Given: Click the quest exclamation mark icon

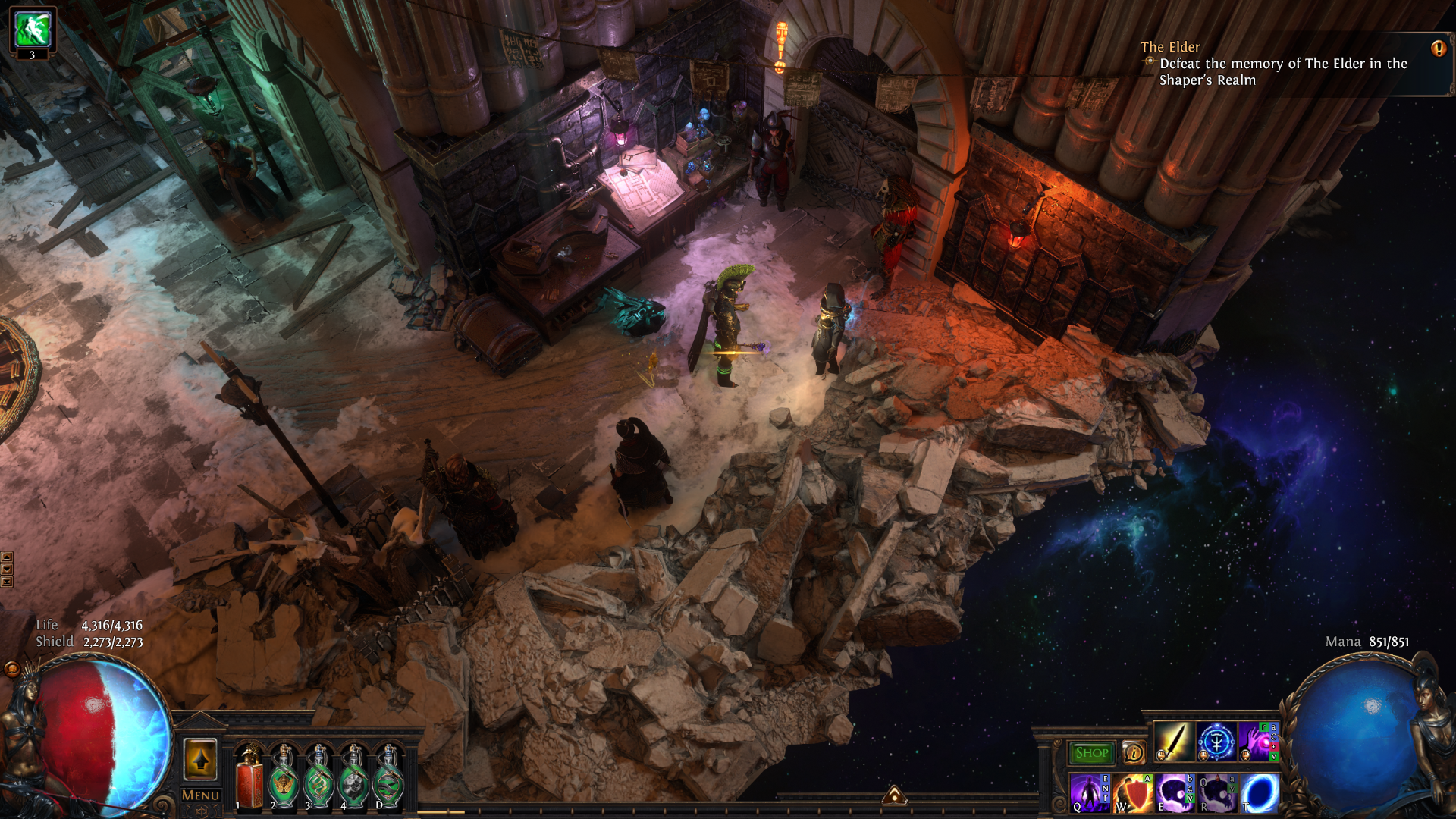Looking at the screenshot, I should pyautogui.click(x=1438, y=49).
